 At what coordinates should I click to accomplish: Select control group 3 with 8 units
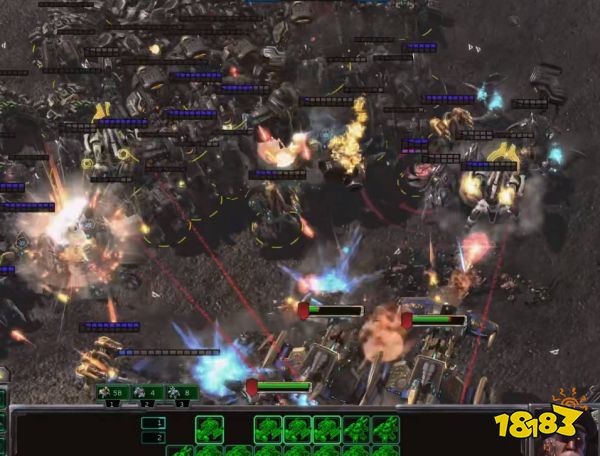[x=182, y=393]
